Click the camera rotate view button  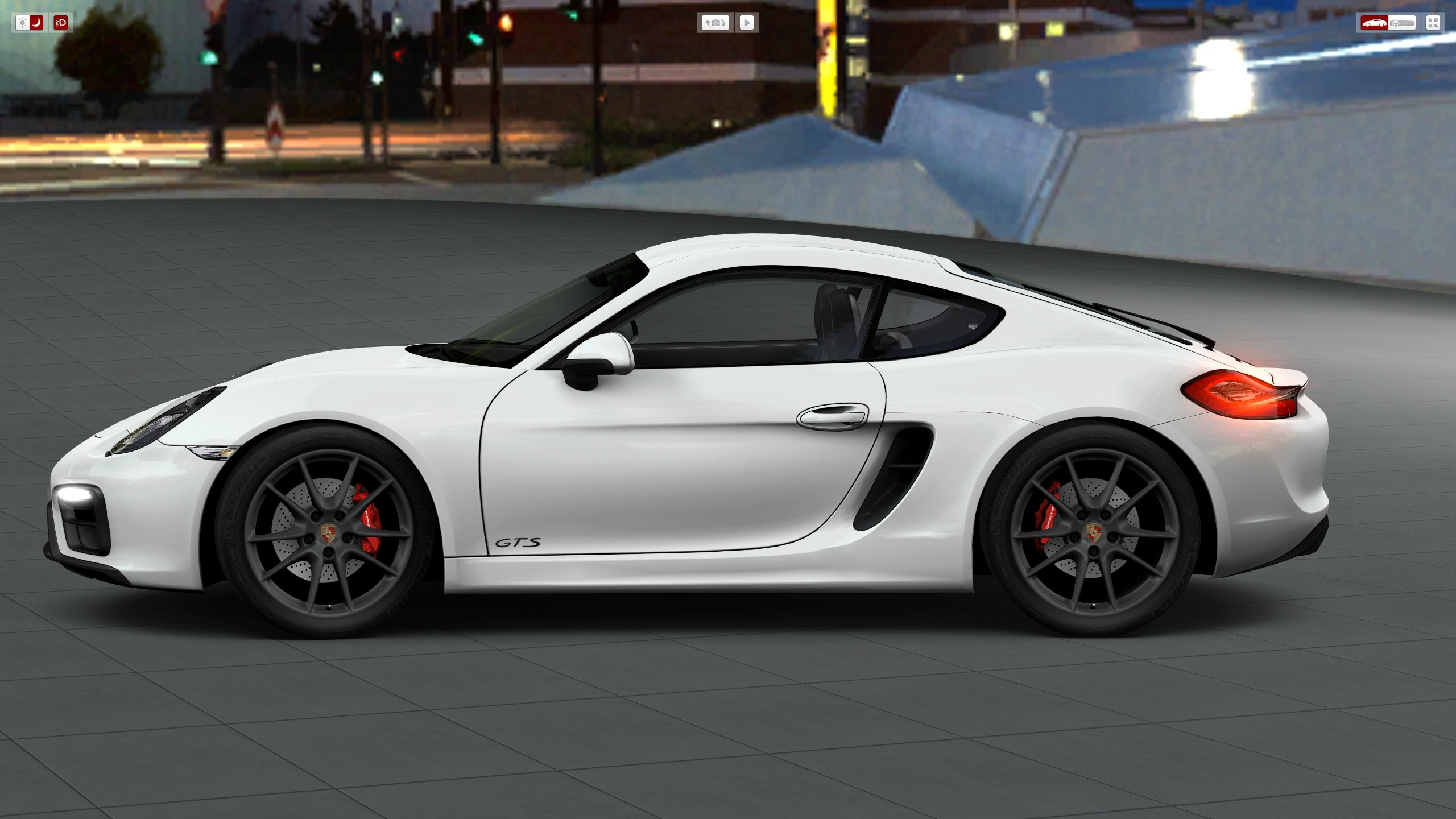pyautogui.click(x=715, y=23)
